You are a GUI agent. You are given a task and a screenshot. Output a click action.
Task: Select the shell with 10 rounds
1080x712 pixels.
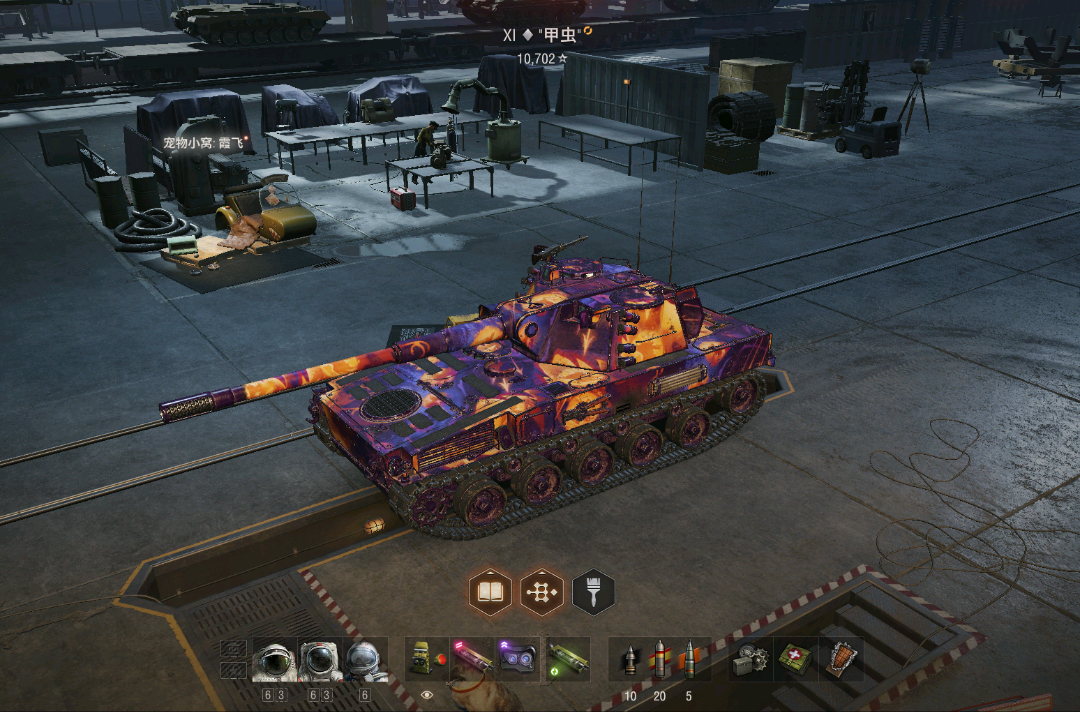(x=630, y=659)
